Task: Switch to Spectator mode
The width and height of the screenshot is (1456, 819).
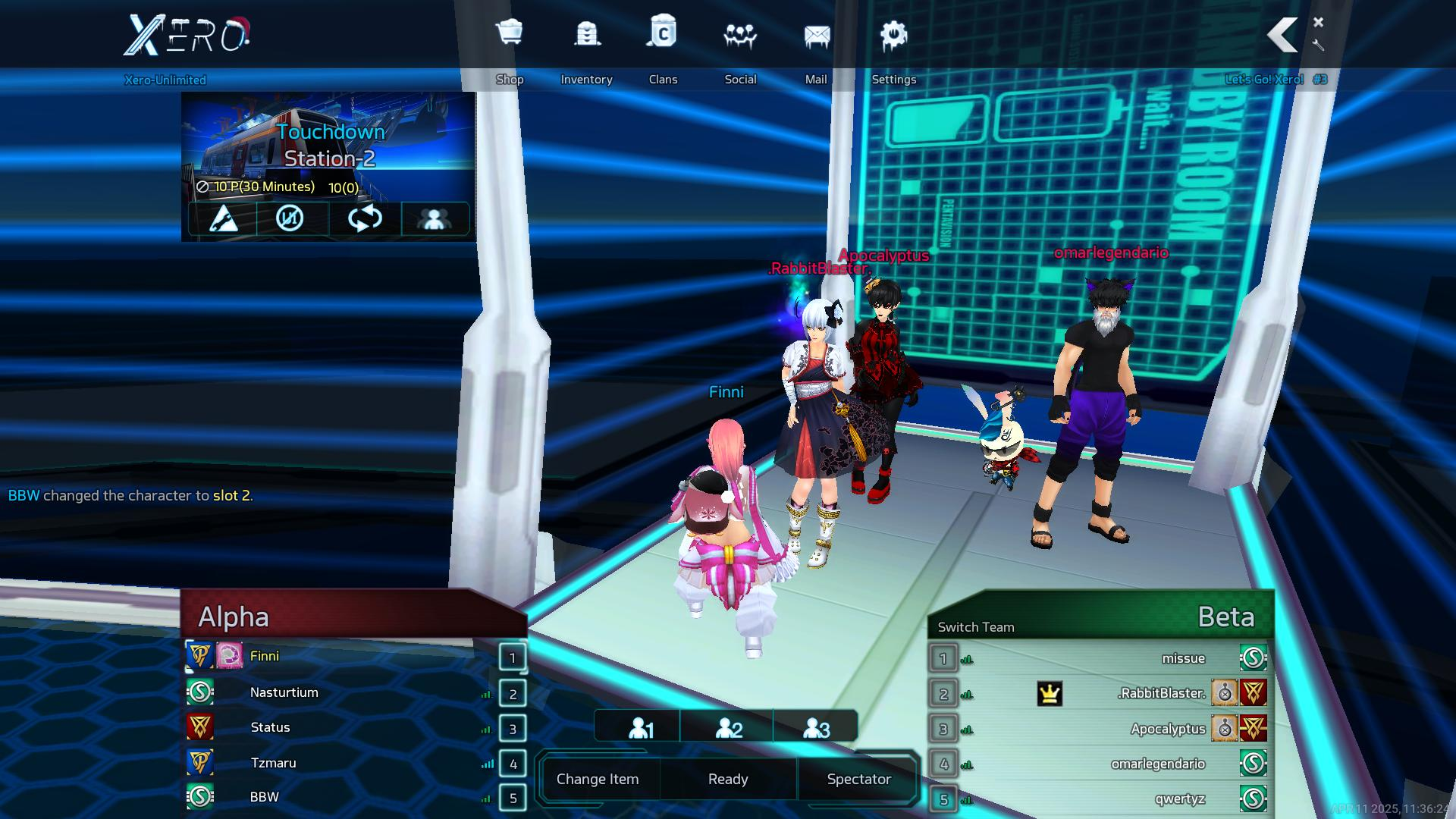Action: 858,779
